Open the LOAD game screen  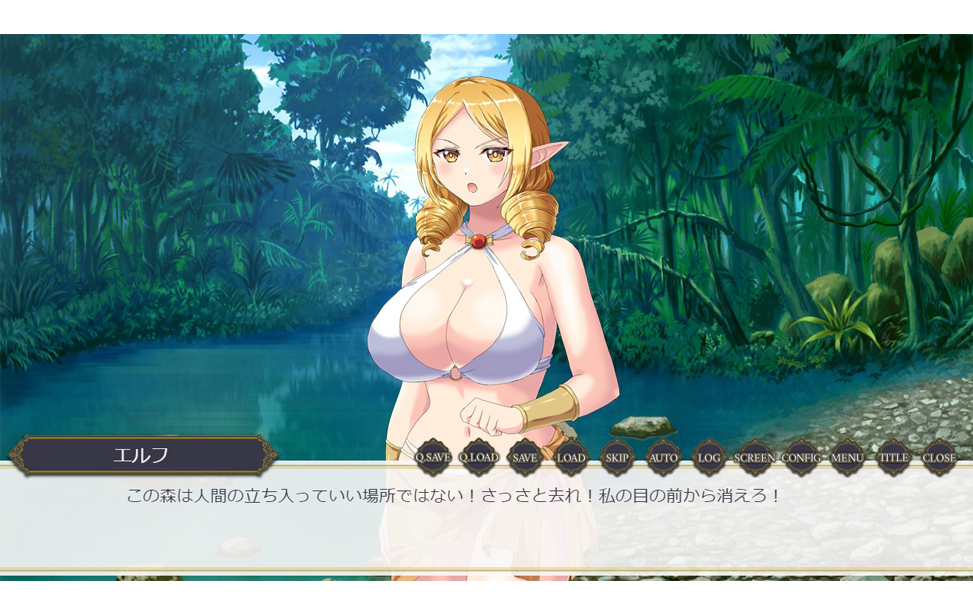pyautogui.click(x=571, y=458)
